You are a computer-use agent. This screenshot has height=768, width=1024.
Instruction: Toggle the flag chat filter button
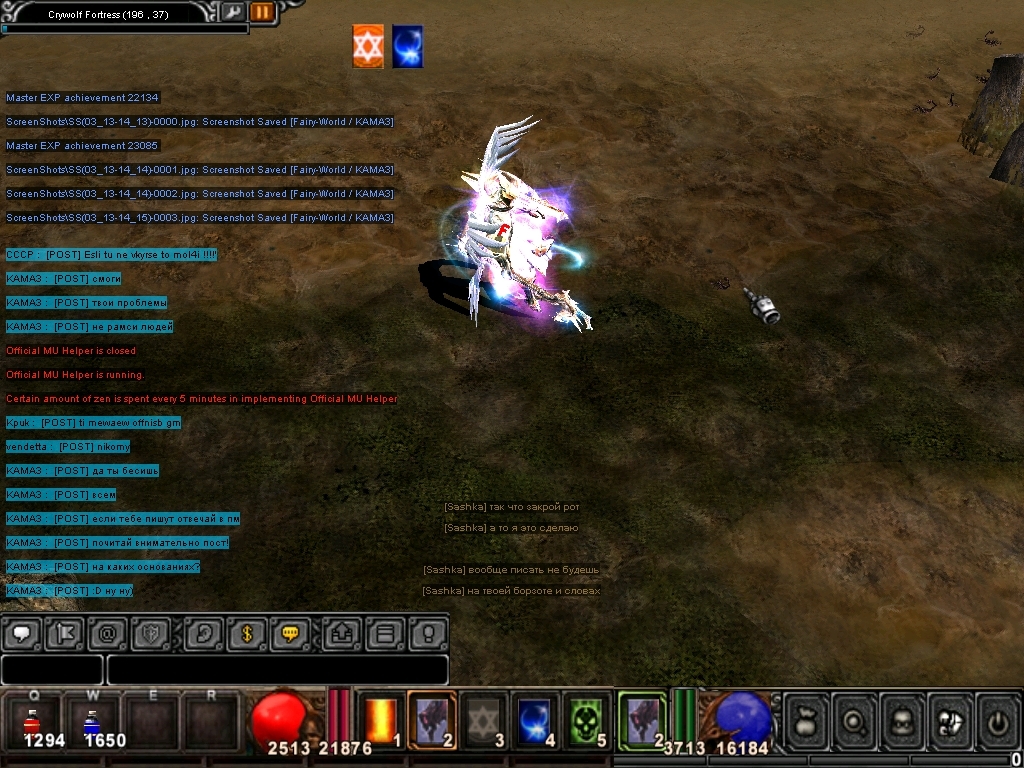[64, 633]
